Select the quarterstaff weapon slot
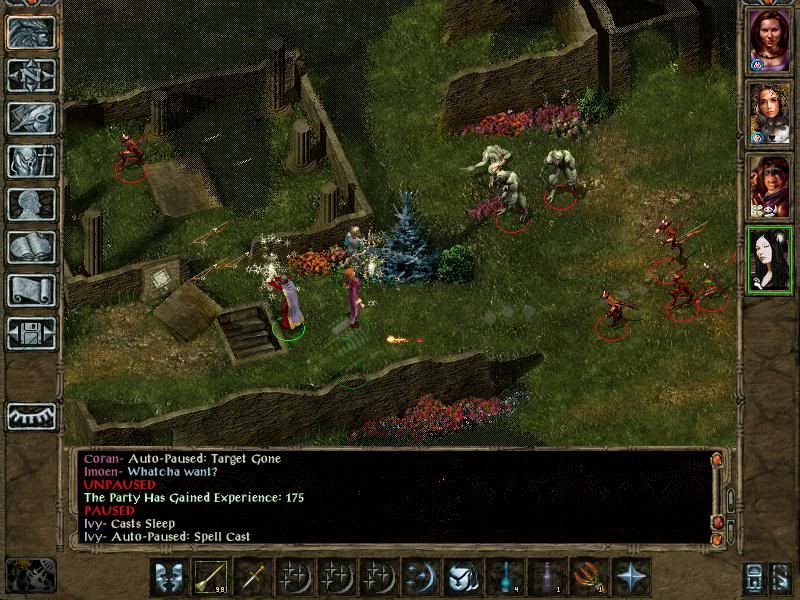The height and width of the screenshot is (600, 800). 211,577
